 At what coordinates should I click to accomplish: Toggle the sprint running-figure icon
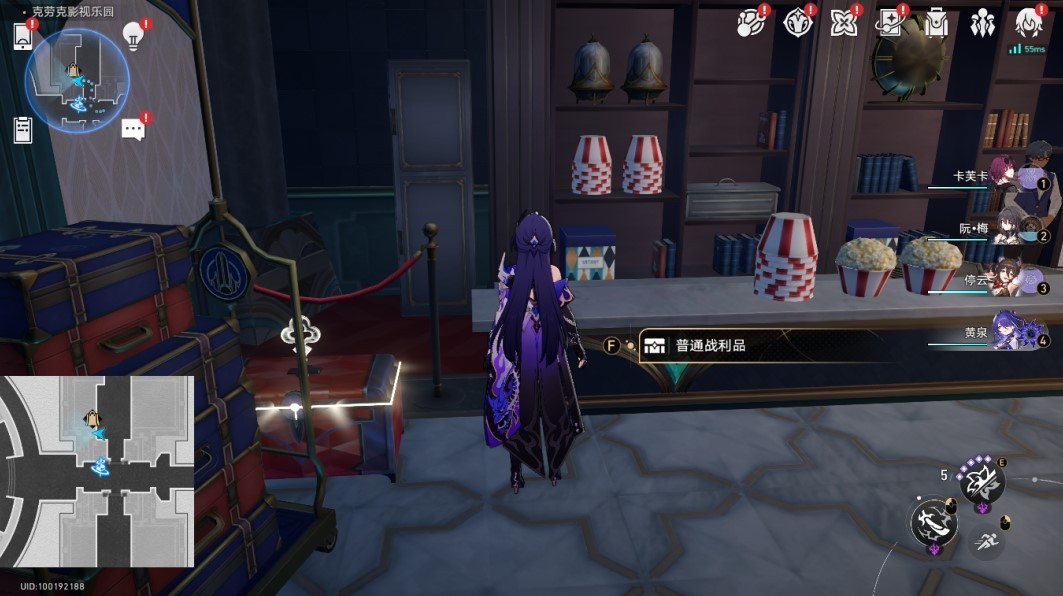pos(985,541)
